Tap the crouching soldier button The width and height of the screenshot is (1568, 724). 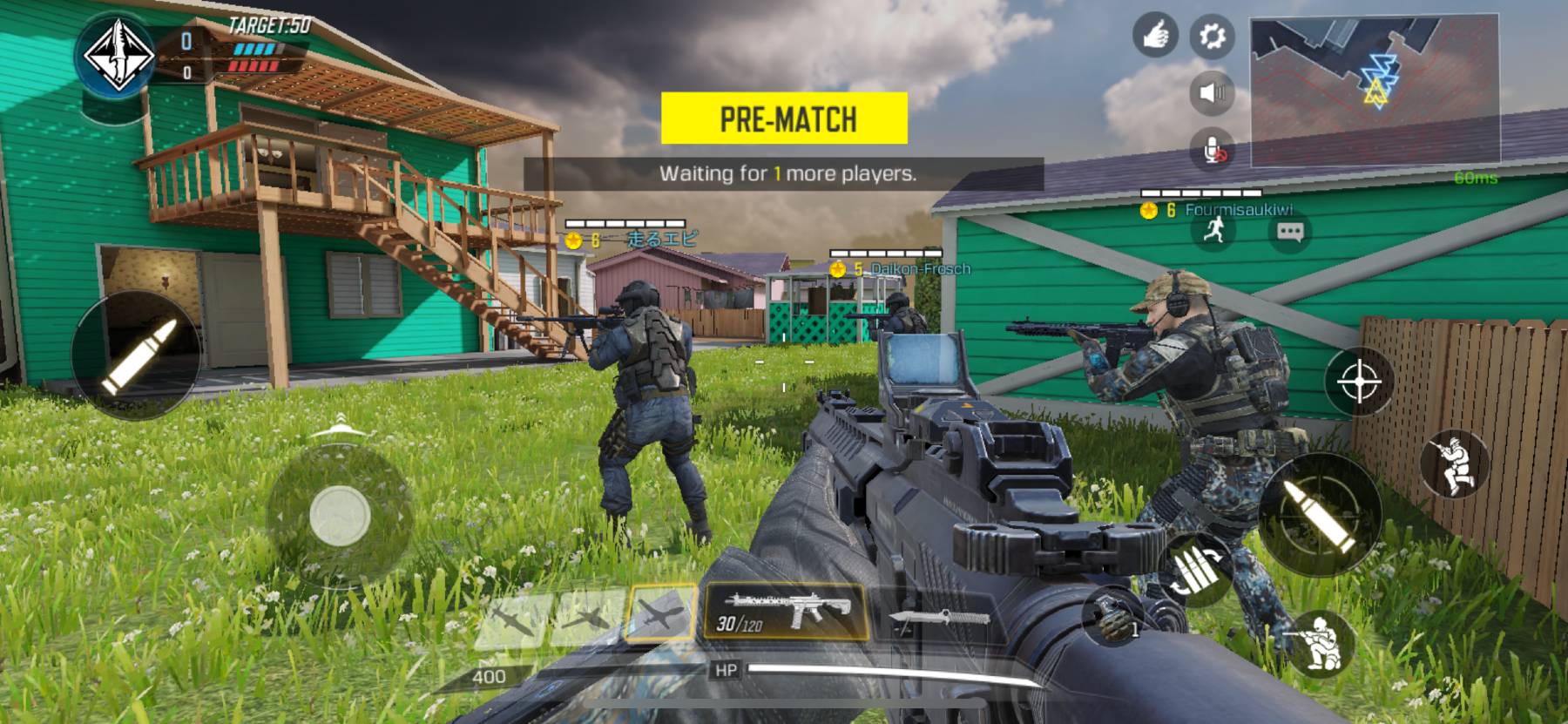coord(1316,644)
